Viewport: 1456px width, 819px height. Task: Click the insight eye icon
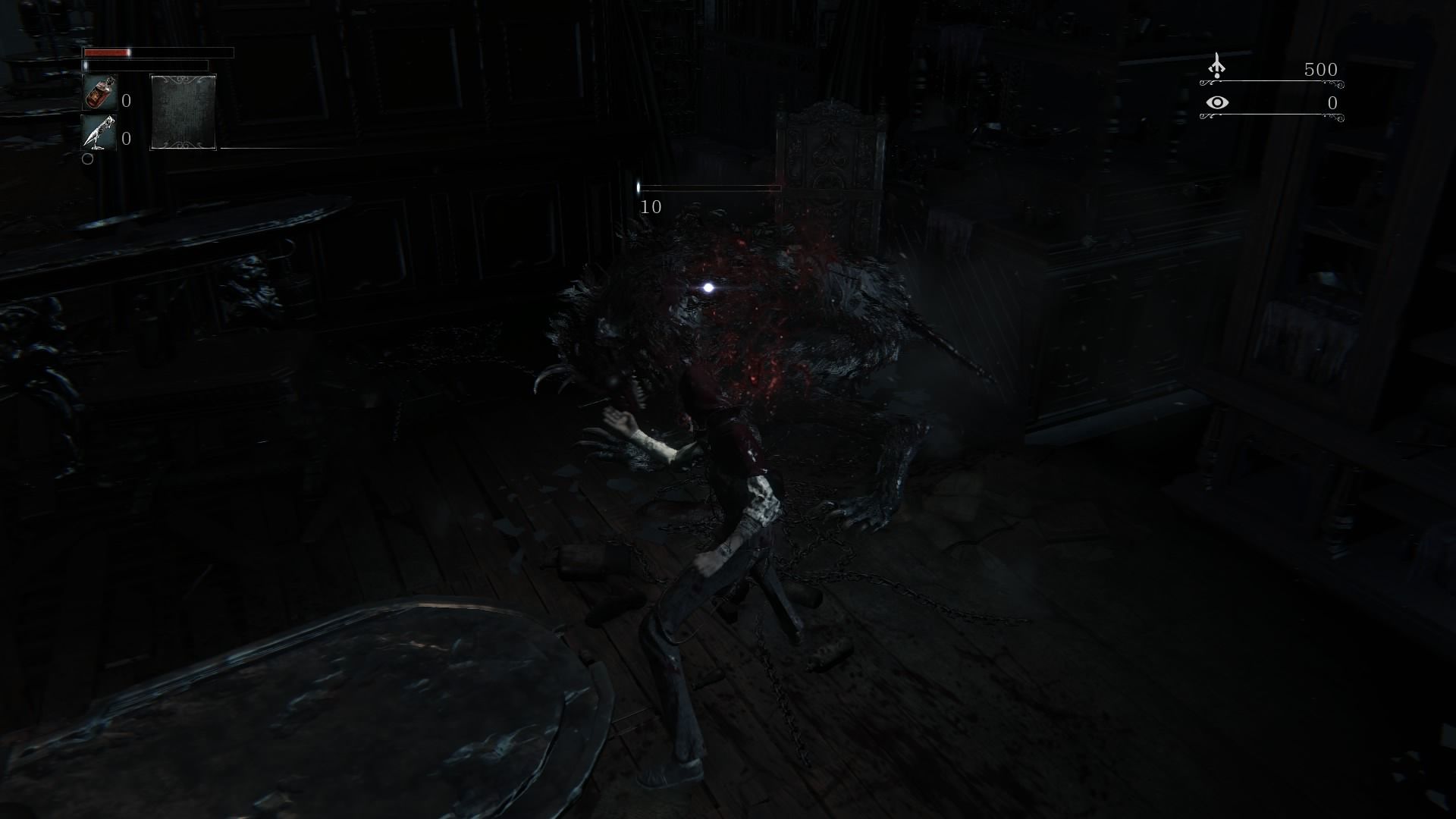click(x=1217, y=102)
